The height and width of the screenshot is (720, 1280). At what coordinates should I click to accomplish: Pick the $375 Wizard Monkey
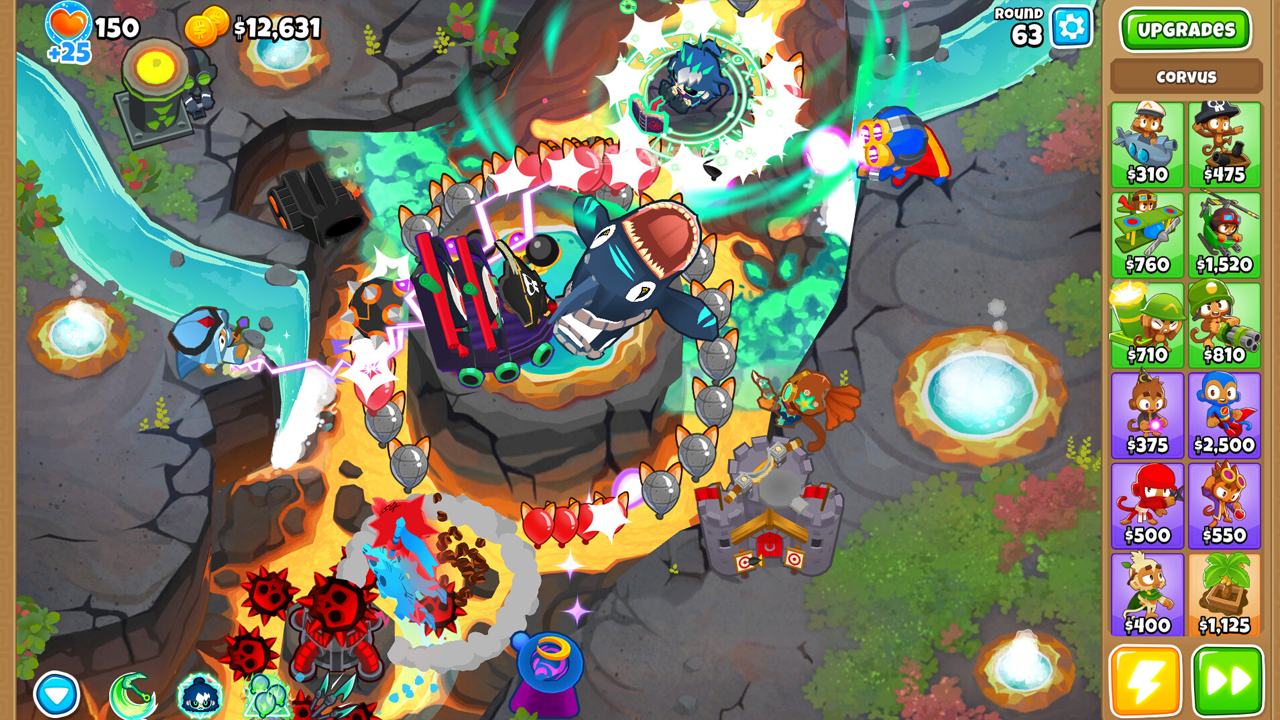coord(1147,415)
